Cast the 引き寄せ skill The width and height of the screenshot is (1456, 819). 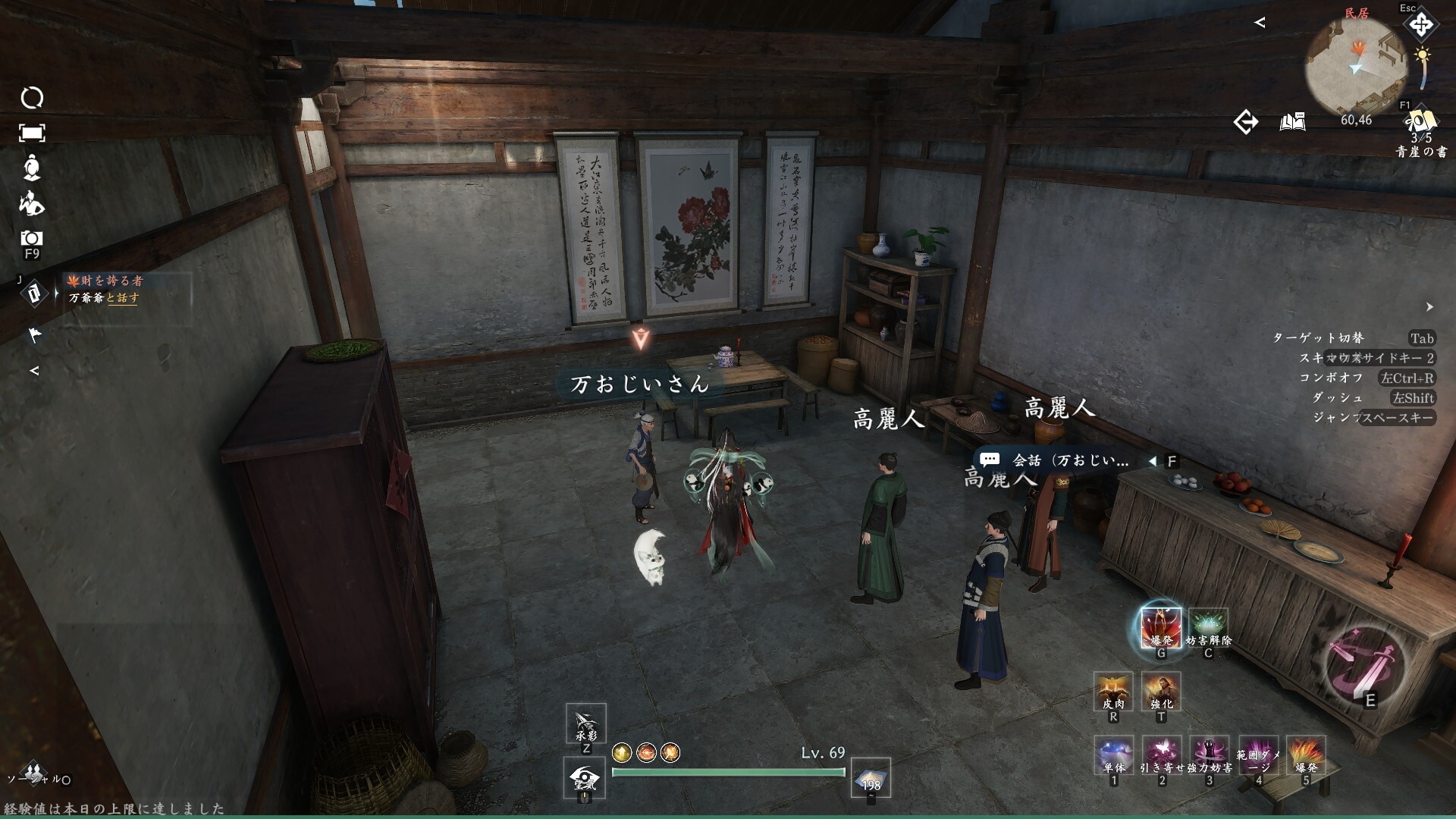1161,755
